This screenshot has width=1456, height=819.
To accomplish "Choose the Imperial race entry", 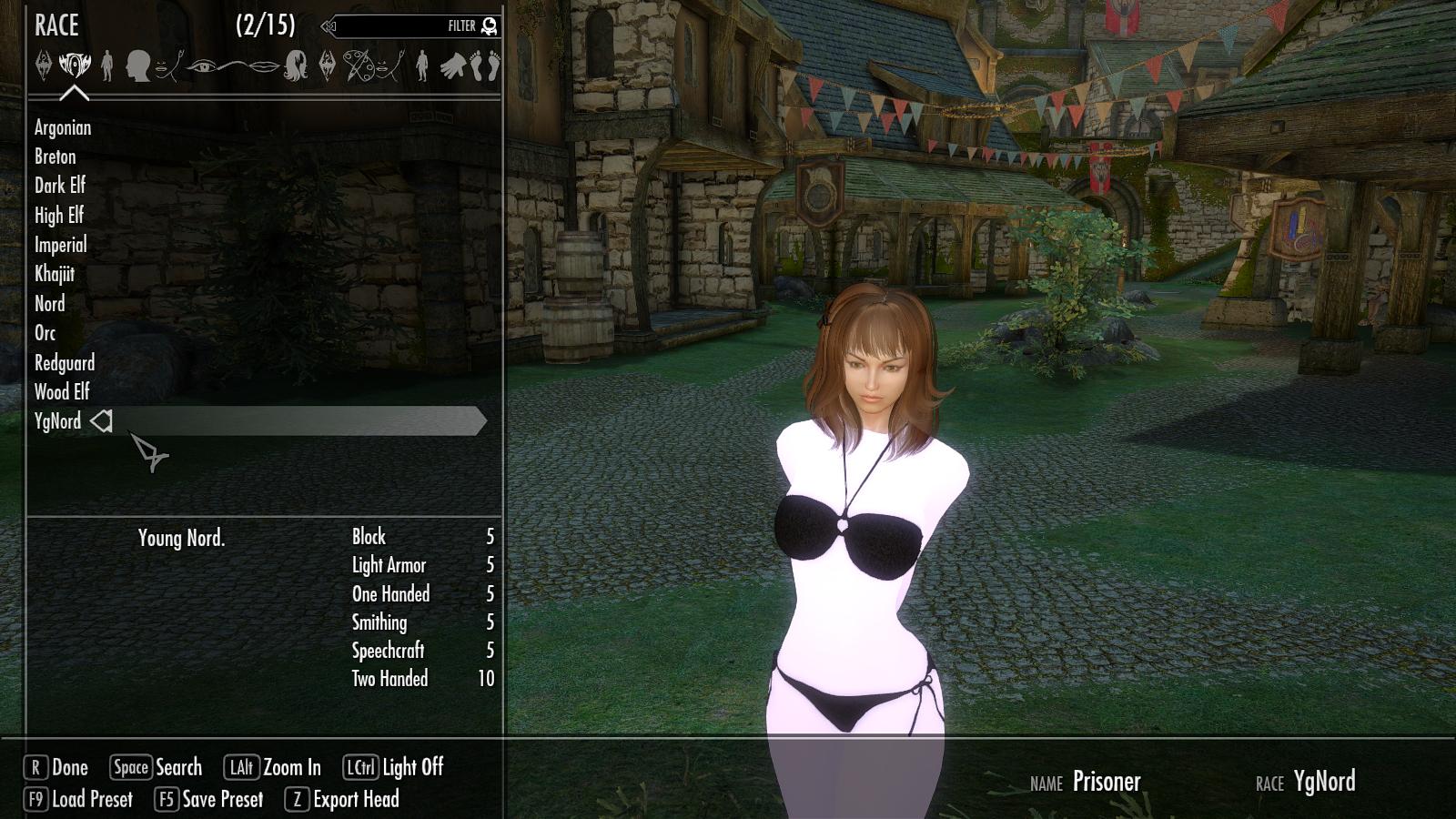I will click(x=61, y=245).
